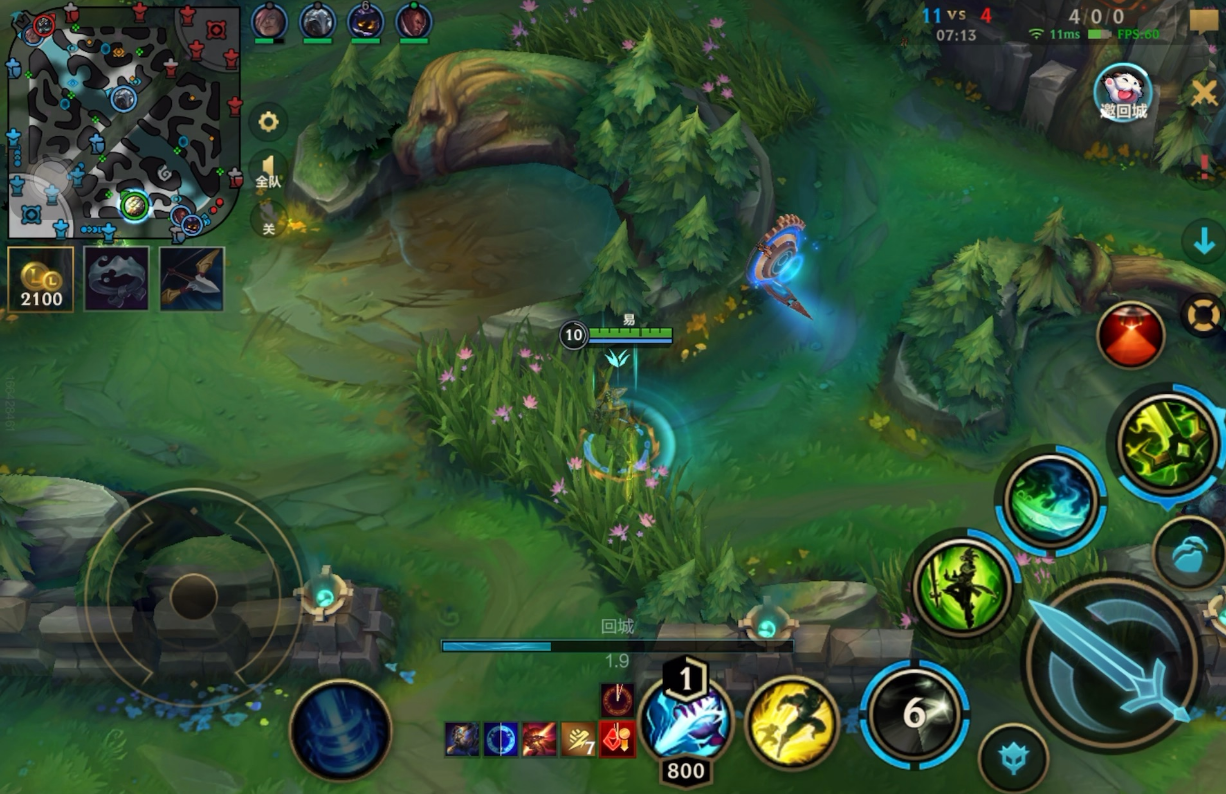Click the blue down-arrow button

pos(1203,242)
